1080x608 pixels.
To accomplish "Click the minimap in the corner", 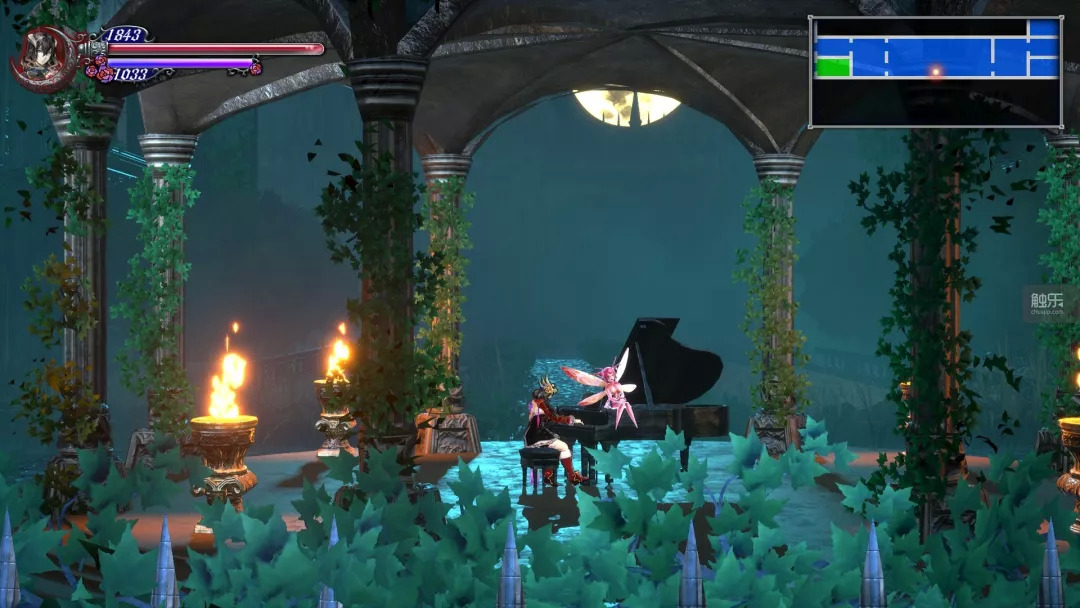I will pos(935,72).
